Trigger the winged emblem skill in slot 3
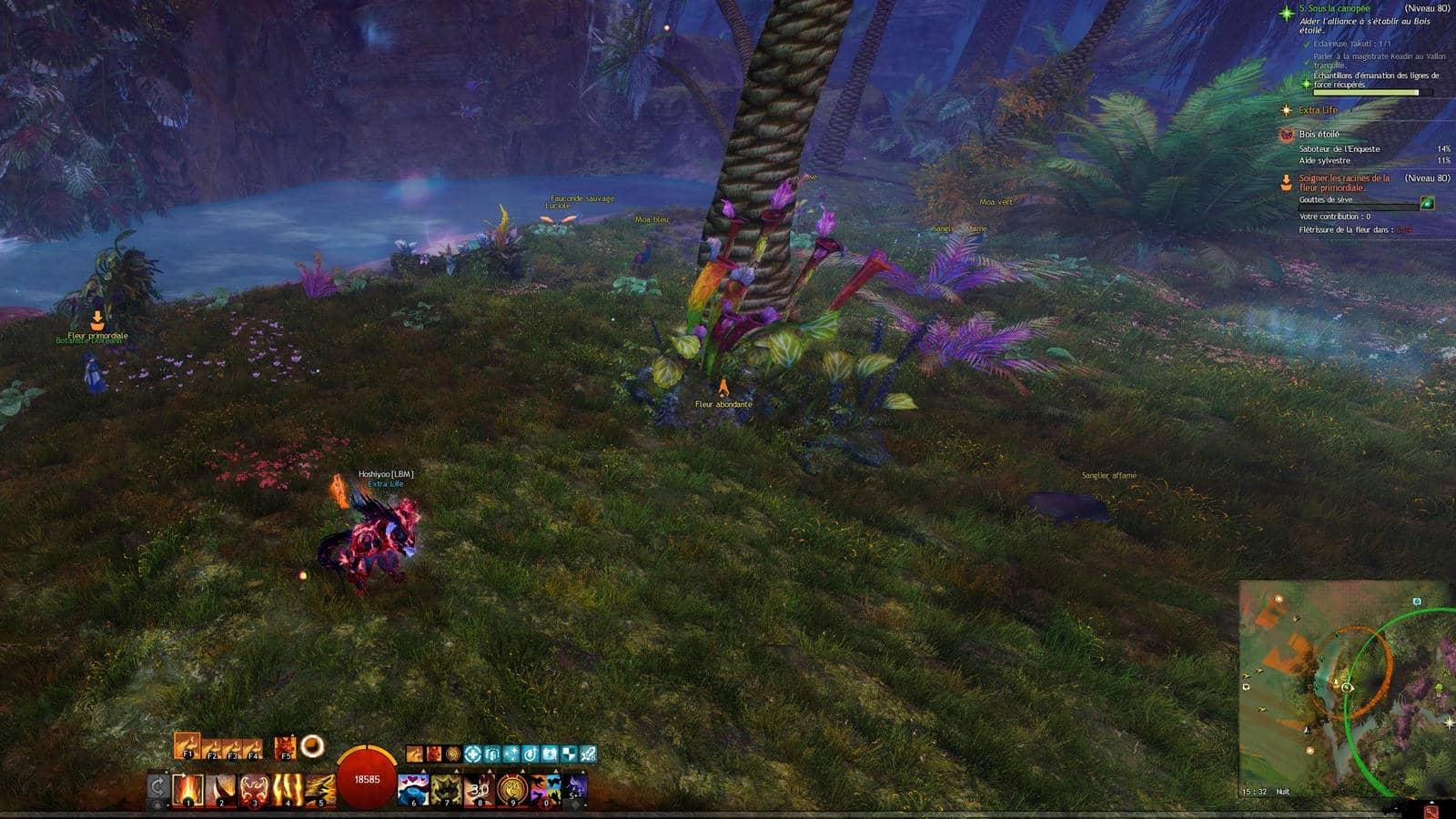 pyautogui.click(x=255, y=788)
